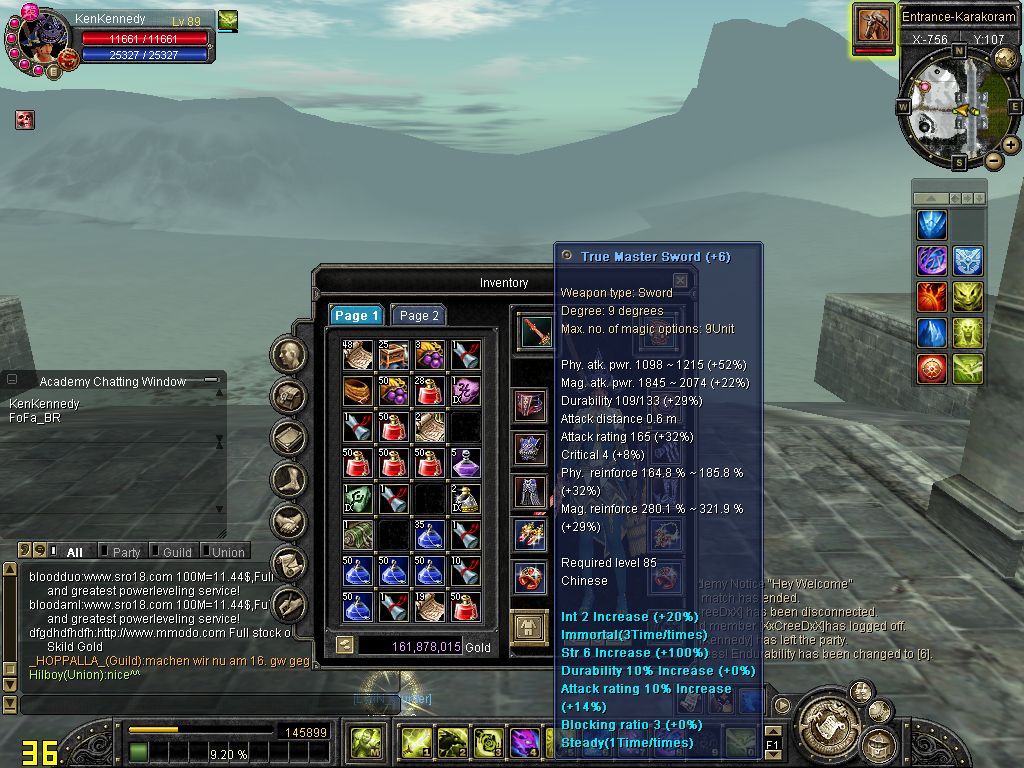Open world map via globe button

1006,58
